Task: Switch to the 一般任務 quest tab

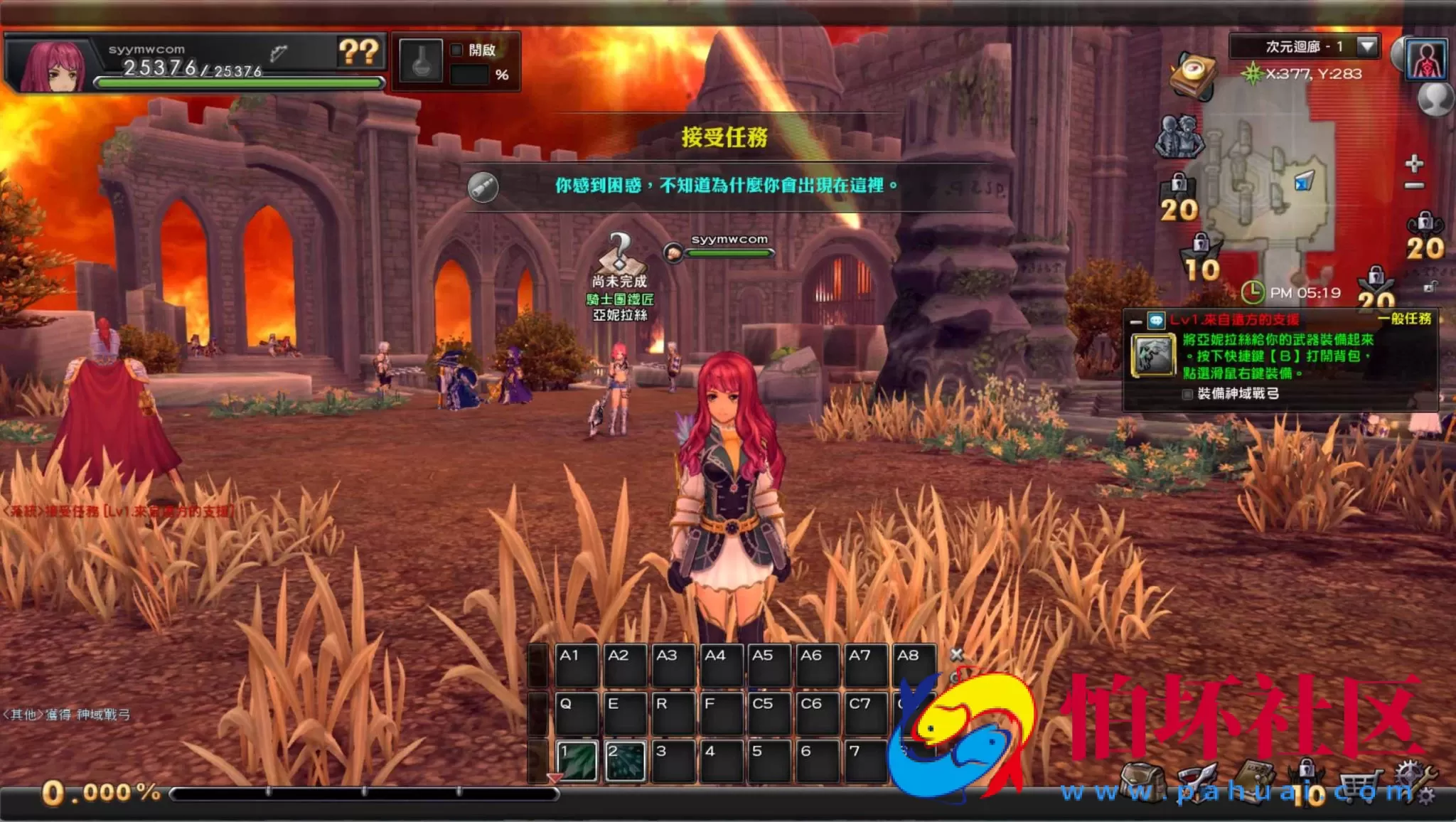Action: pos(1406,319)
